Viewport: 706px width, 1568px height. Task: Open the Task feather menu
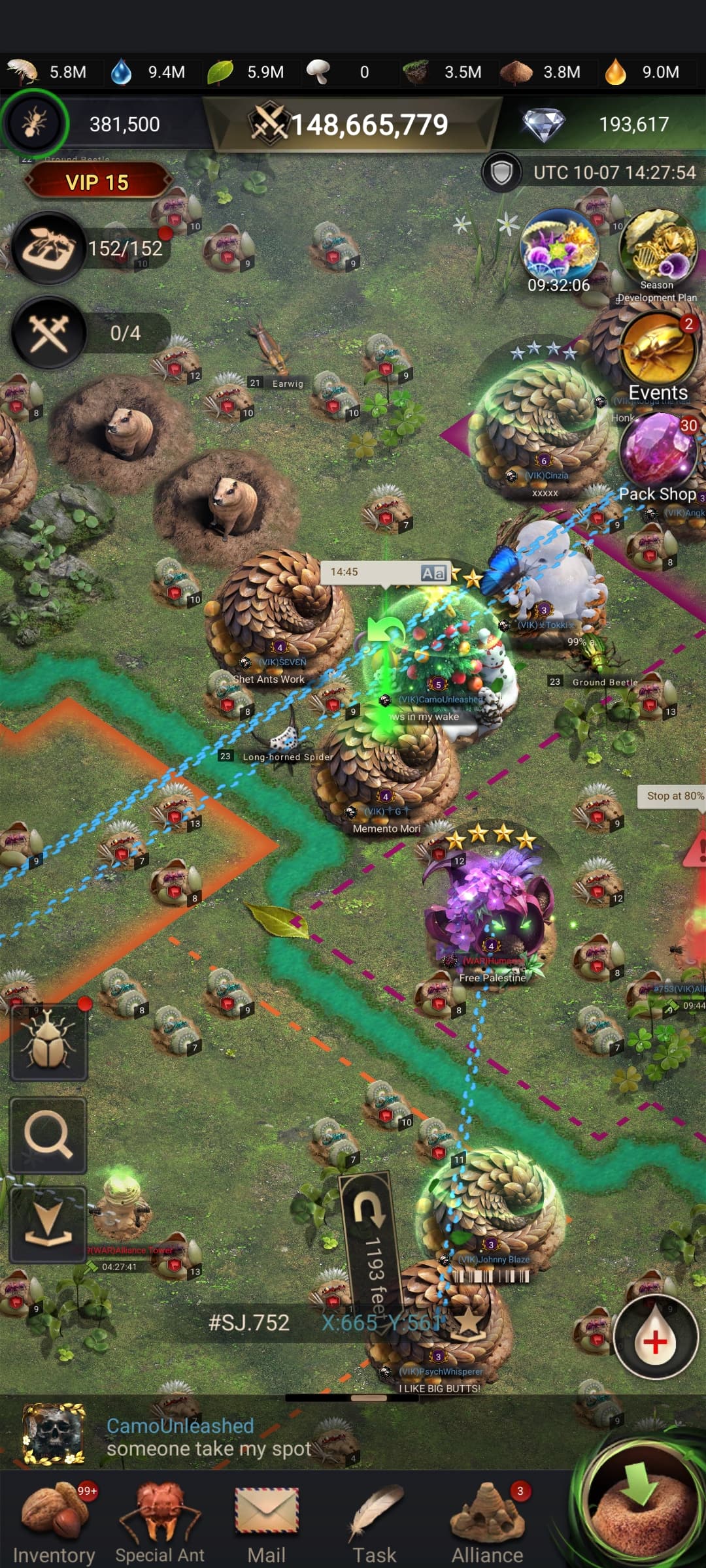[375, 1519]
